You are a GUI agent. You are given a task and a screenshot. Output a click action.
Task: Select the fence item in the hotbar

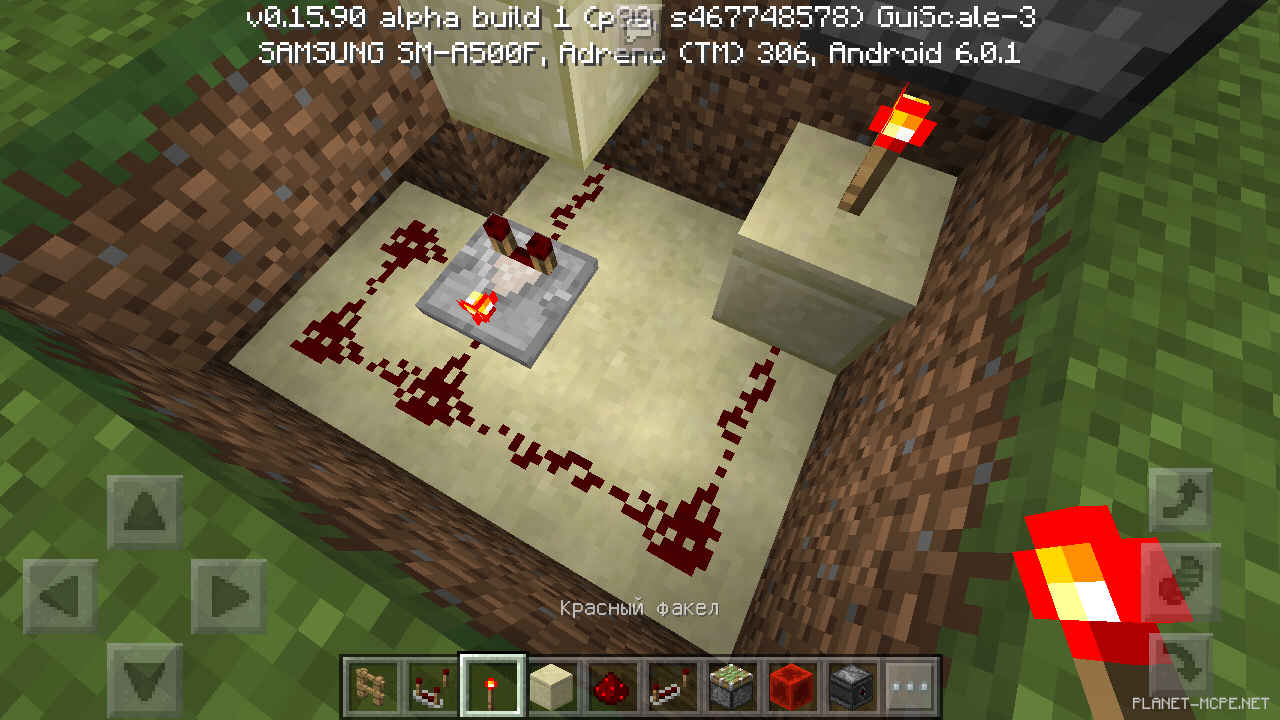point(370,685)
